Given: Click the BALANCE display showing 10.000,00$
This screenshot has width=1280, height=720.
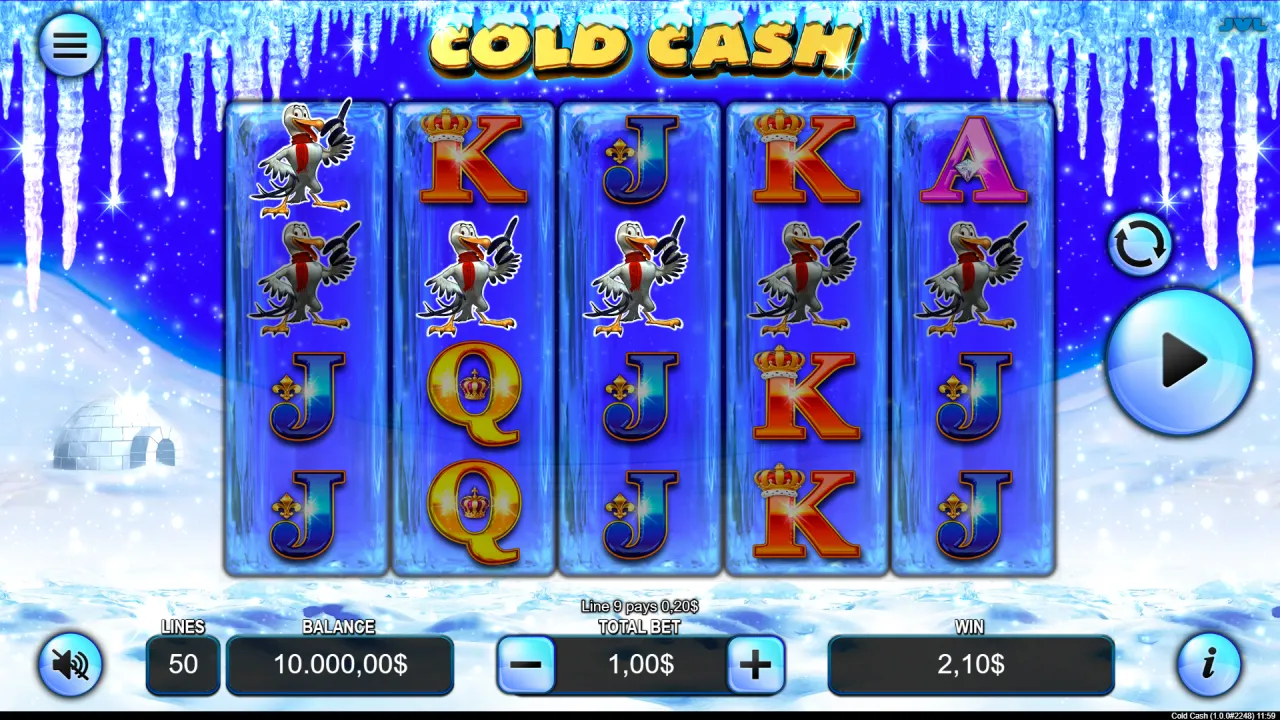Looking at the screenshot, I should (340, 665).
